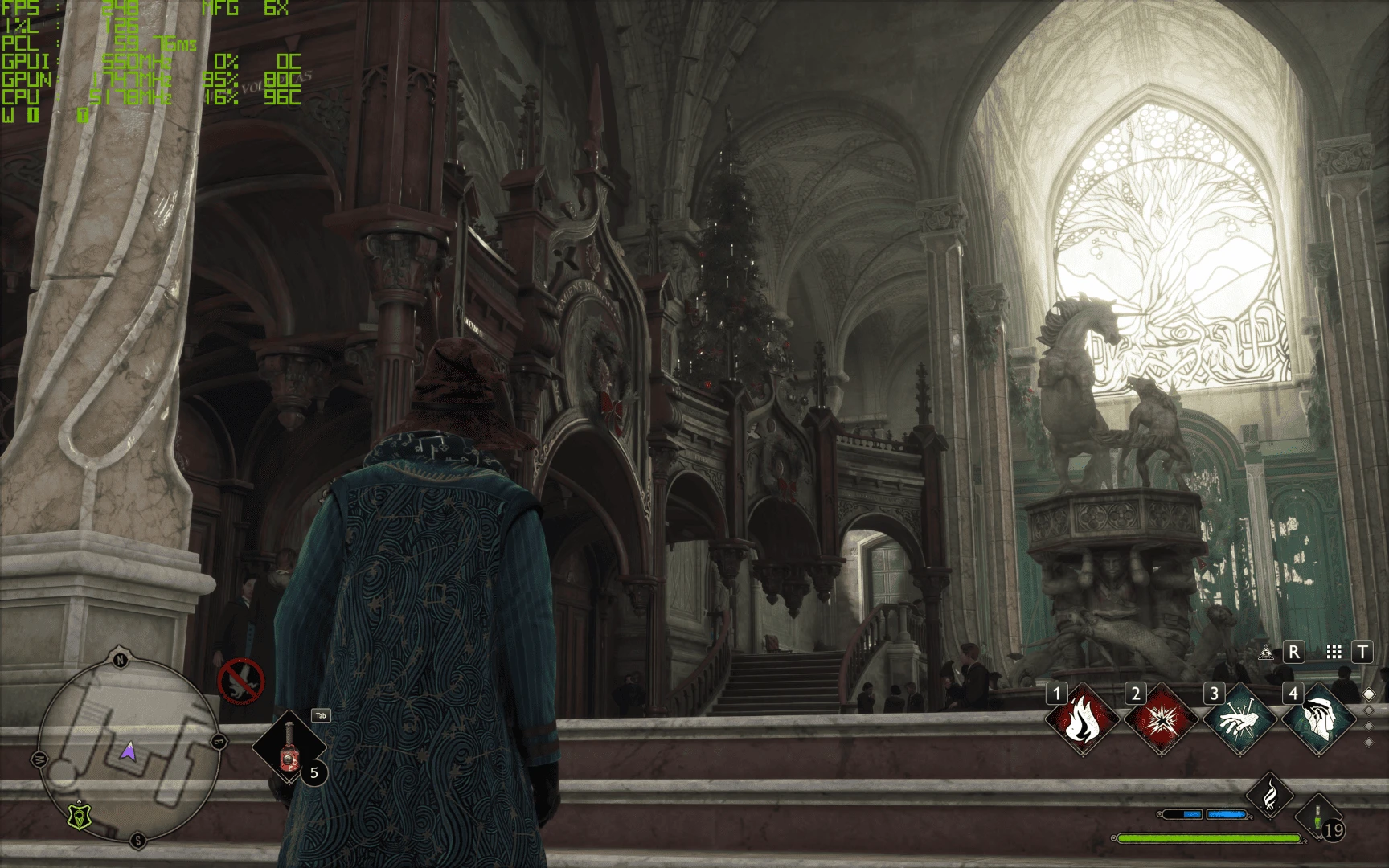The height and width of the screenshot is (868, 1389).
Task: Open the circular compass minimap
Action: [x=129, y=749]
